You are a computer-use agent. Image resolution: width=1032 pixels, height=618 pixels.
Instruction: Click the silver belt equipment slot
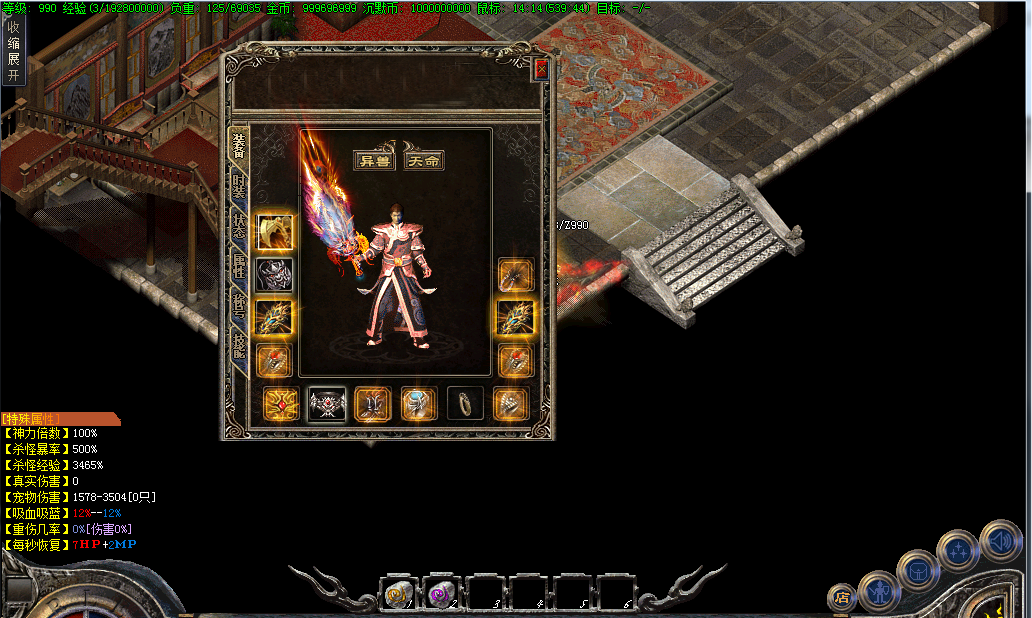[x=327, y=404]
